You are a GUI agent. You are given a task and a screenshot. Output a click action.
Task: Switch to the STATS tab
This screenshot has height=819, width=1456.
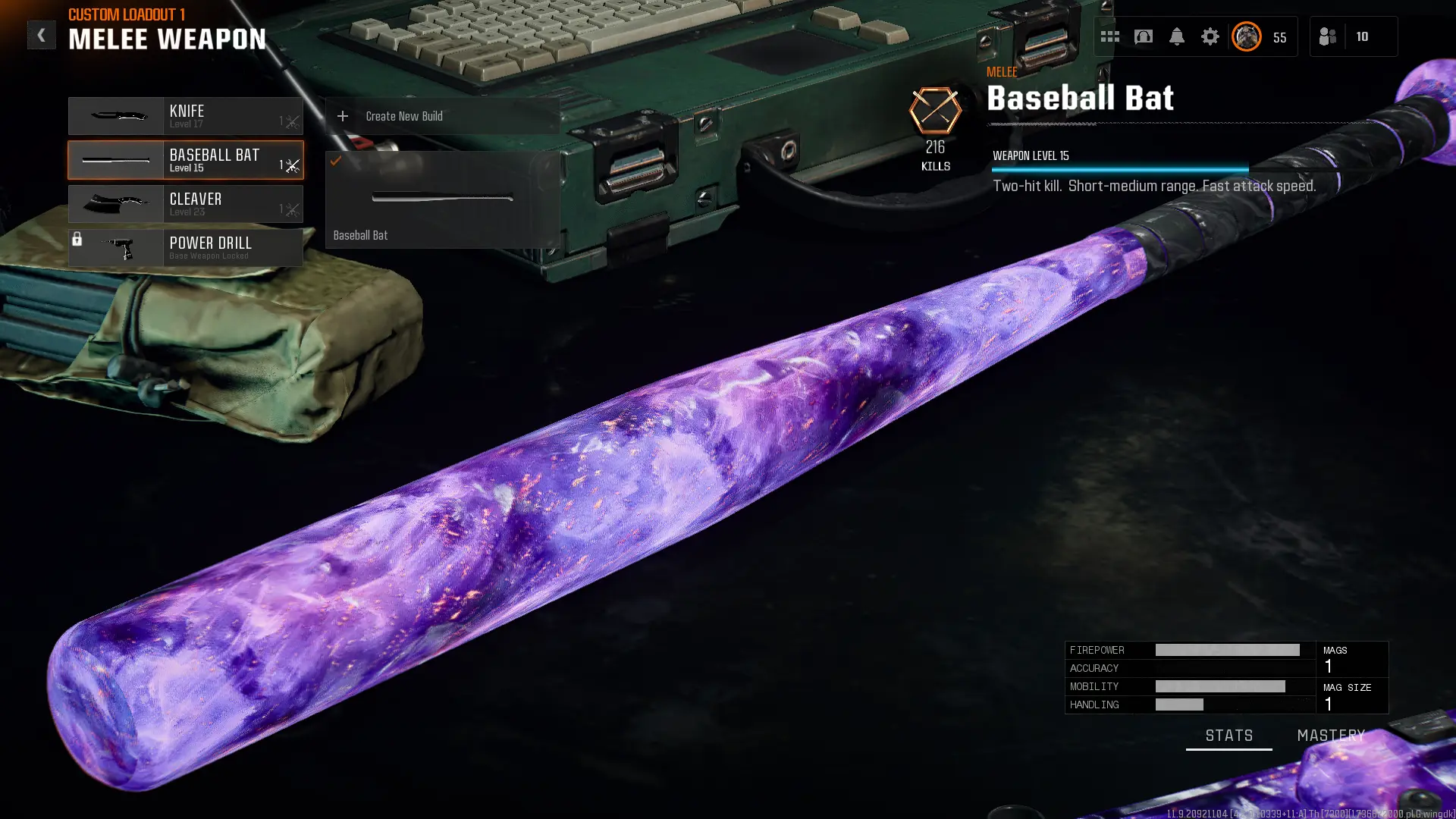(x=1228, y=735)
